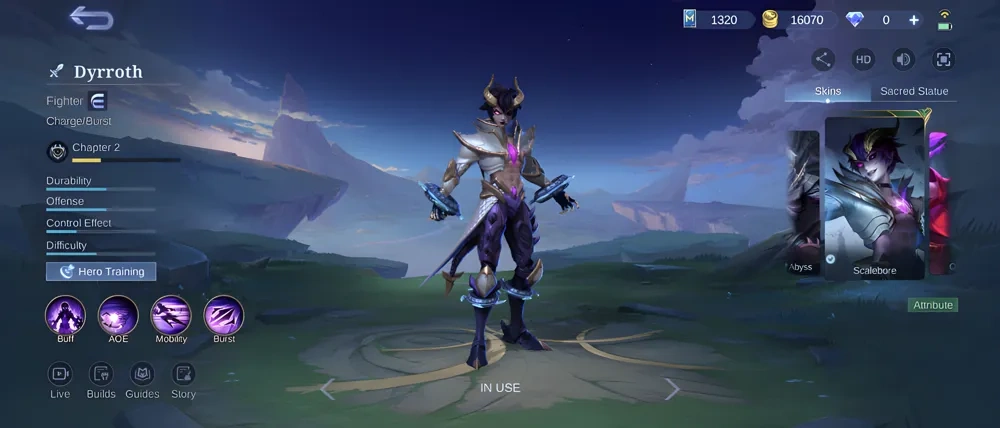The width and height of the screenshot is (1000, 428).
Task: Select the Burst skill icon
Action: tap(224, 316)
